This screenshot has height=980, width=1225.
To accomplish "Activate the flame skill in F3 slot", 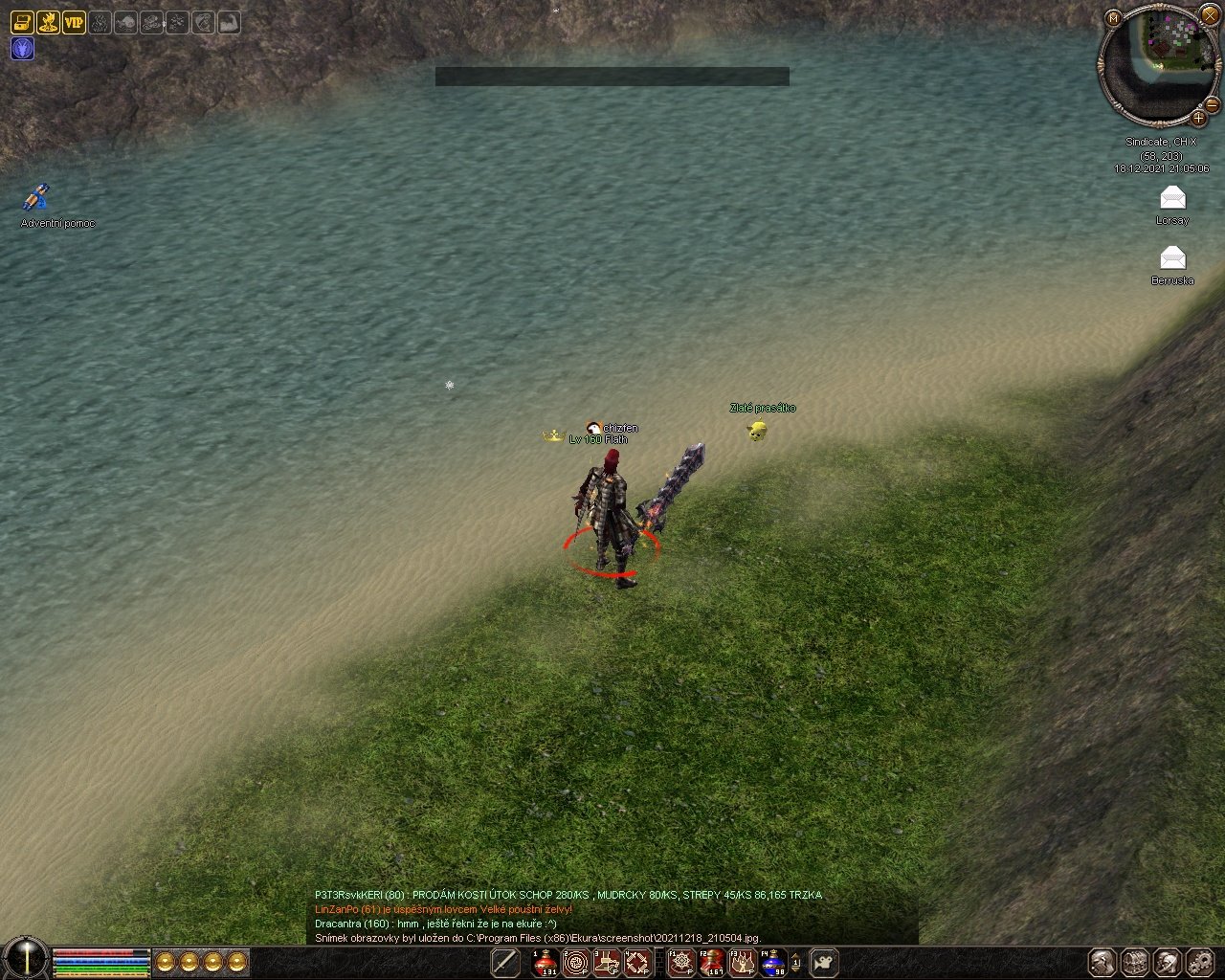I will (x=742, y=963).
